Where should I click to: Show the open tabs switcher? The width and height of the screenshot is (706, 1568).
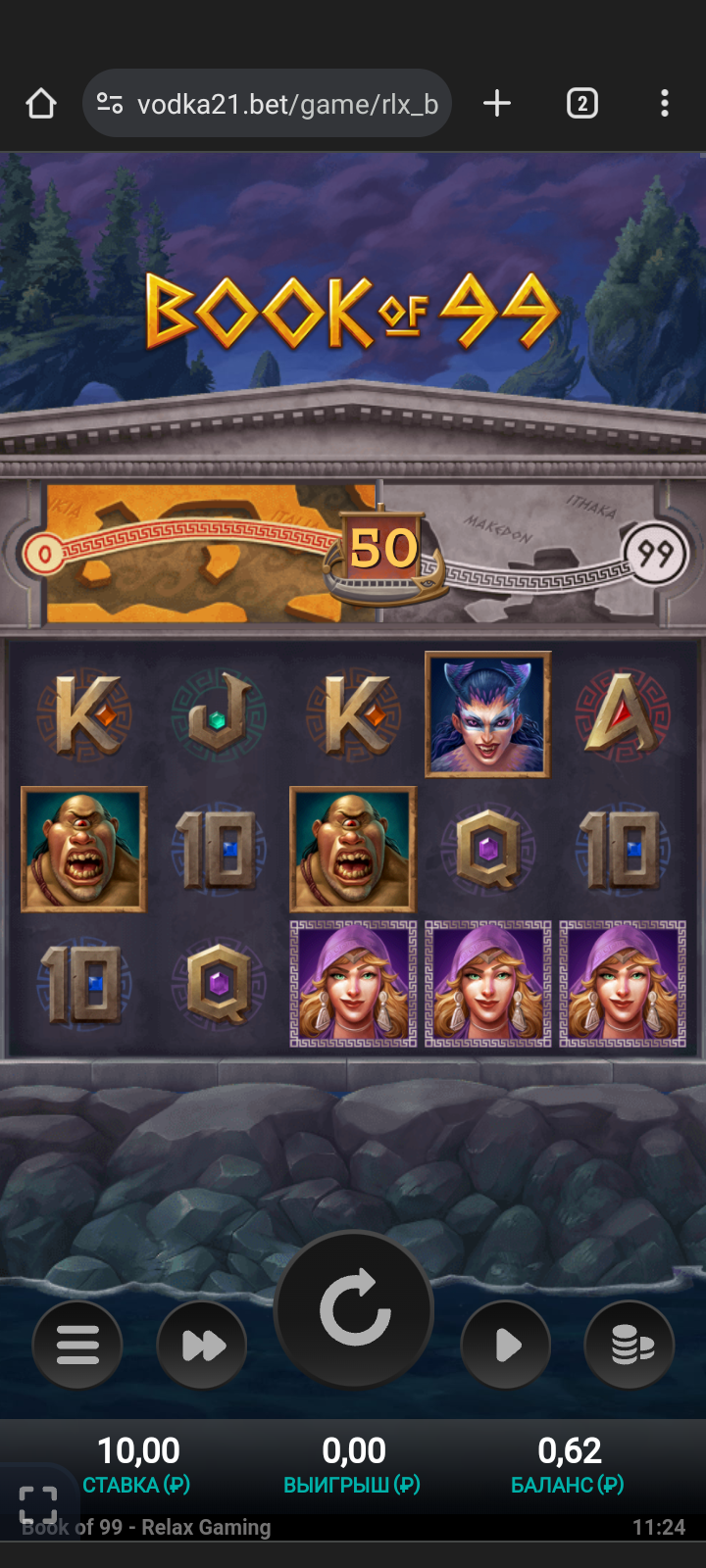pyautogui.click(x=582, y=104)
